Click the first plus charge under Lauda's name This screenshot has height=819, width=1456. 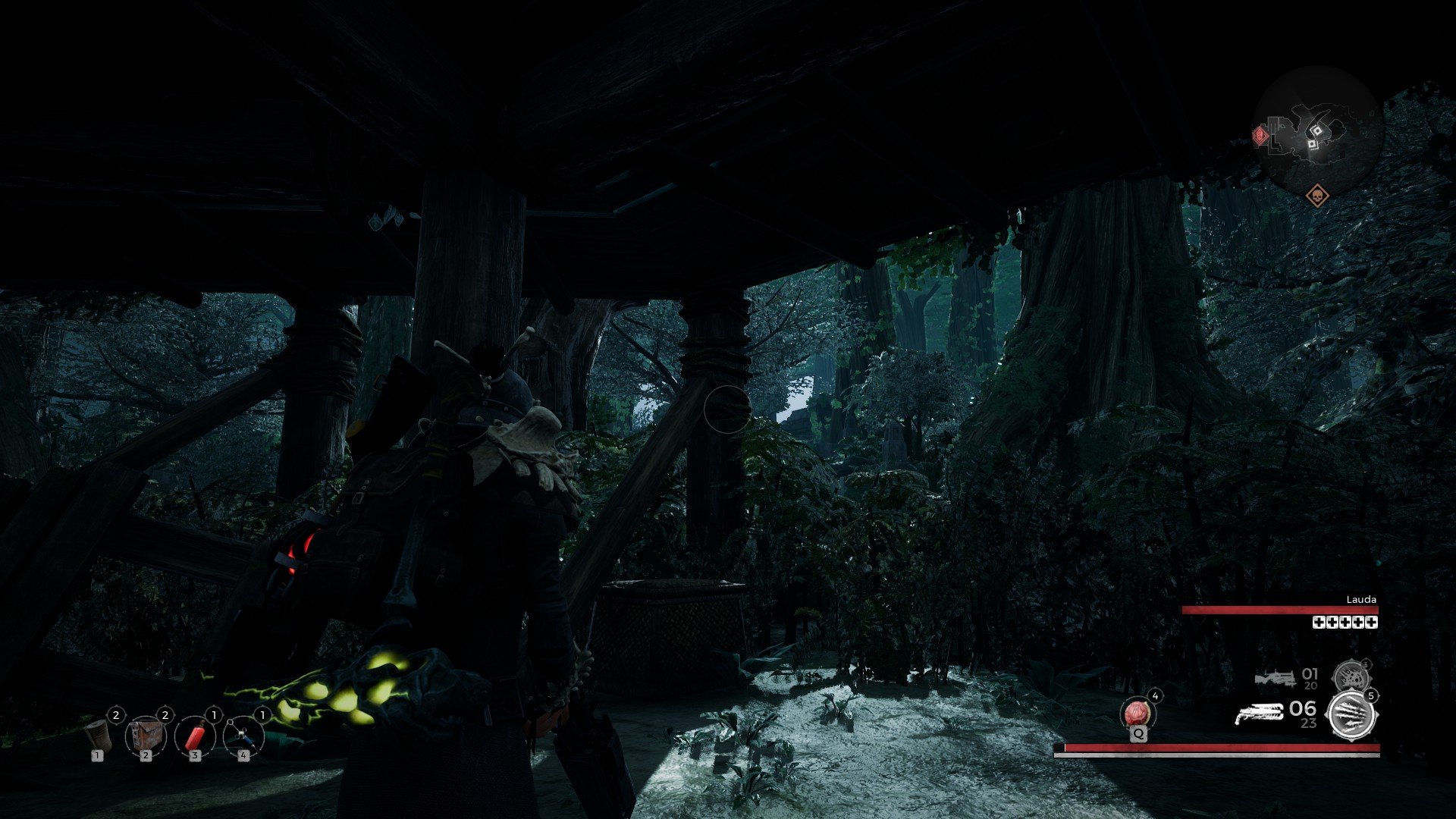(1319, 623)
